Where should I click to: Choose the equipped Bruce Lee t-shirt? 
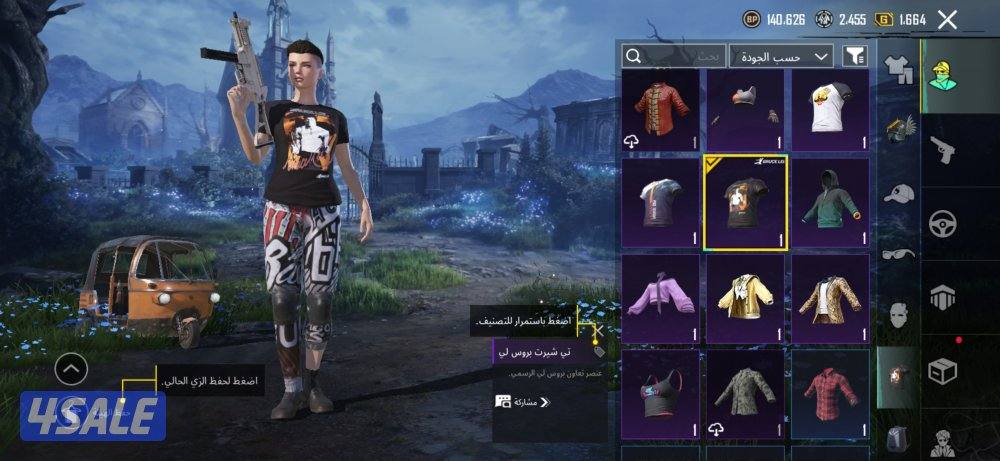click(745, 201)
